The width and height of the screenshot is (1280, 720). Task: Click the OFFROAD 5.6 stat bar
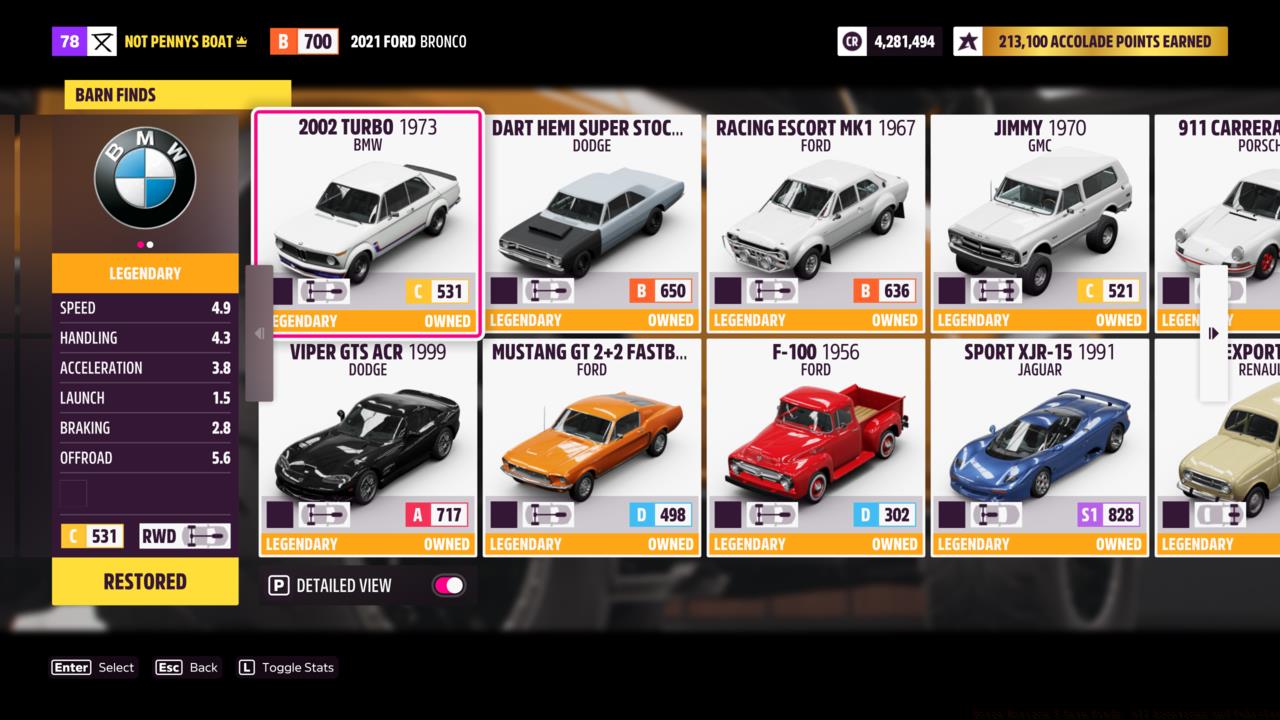(x=145, y=457)
